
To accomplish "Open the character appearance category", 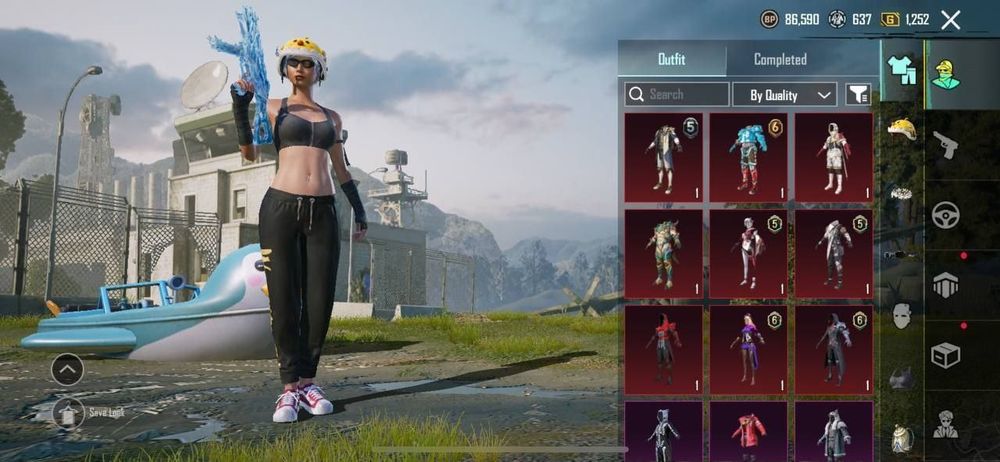I will click(945, 76).
